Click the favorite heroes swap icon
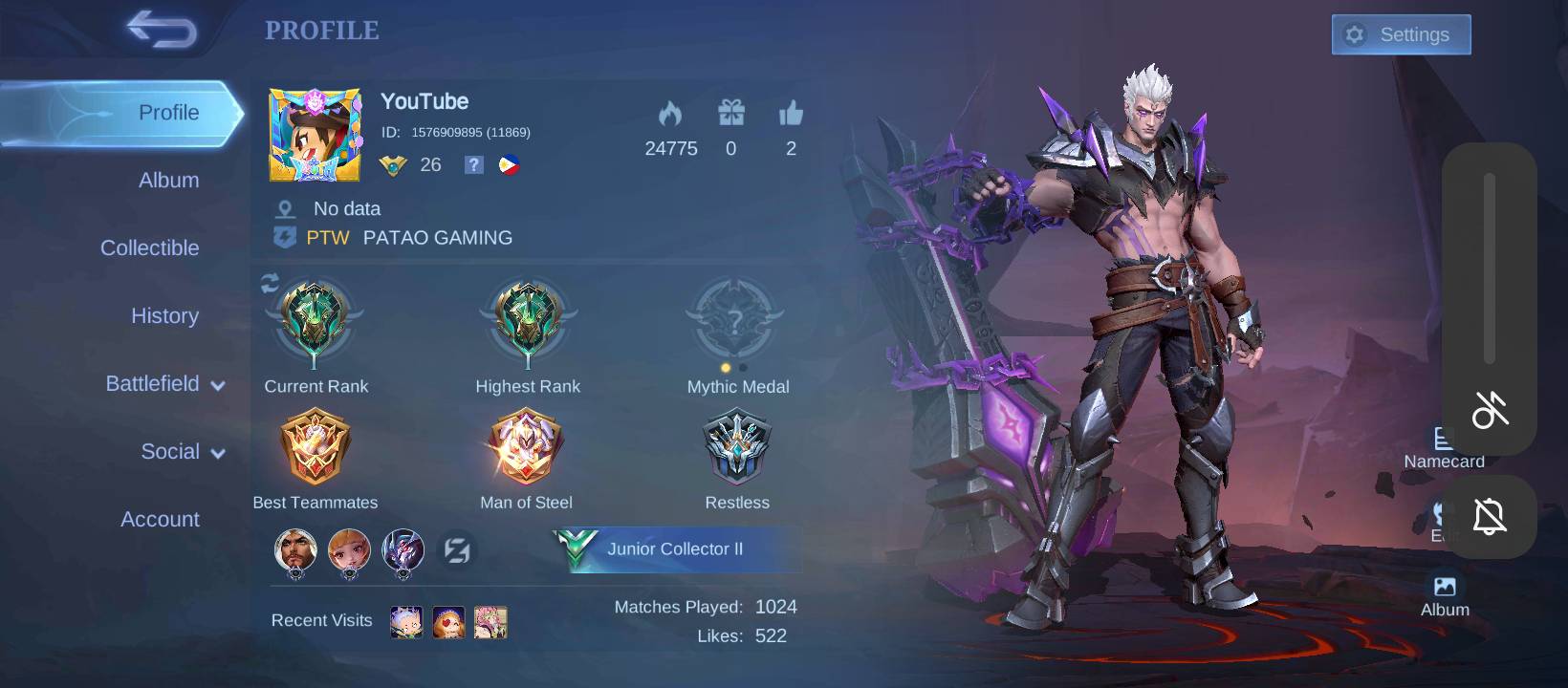Image resolution: width=1568 pixels, height=688 pixels. (x=457, y=550)
